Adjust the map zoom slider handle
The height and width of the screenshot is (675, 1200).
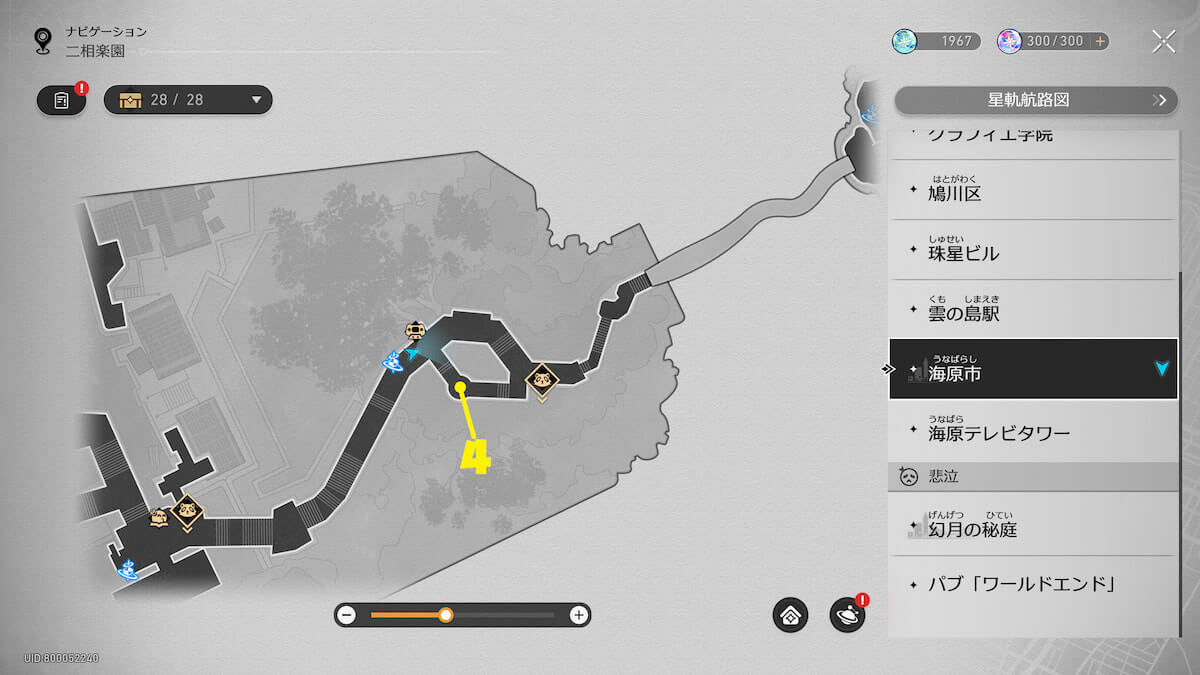pos(446,615)
